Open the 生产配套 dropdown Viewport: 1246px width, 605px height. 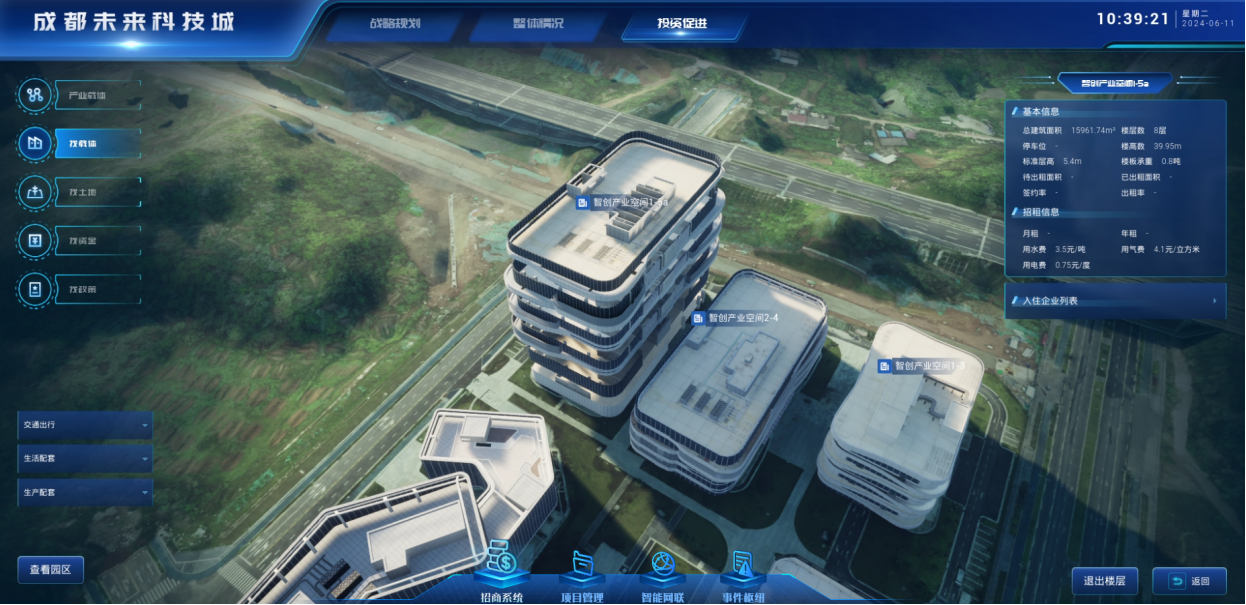tap(85, 493)
